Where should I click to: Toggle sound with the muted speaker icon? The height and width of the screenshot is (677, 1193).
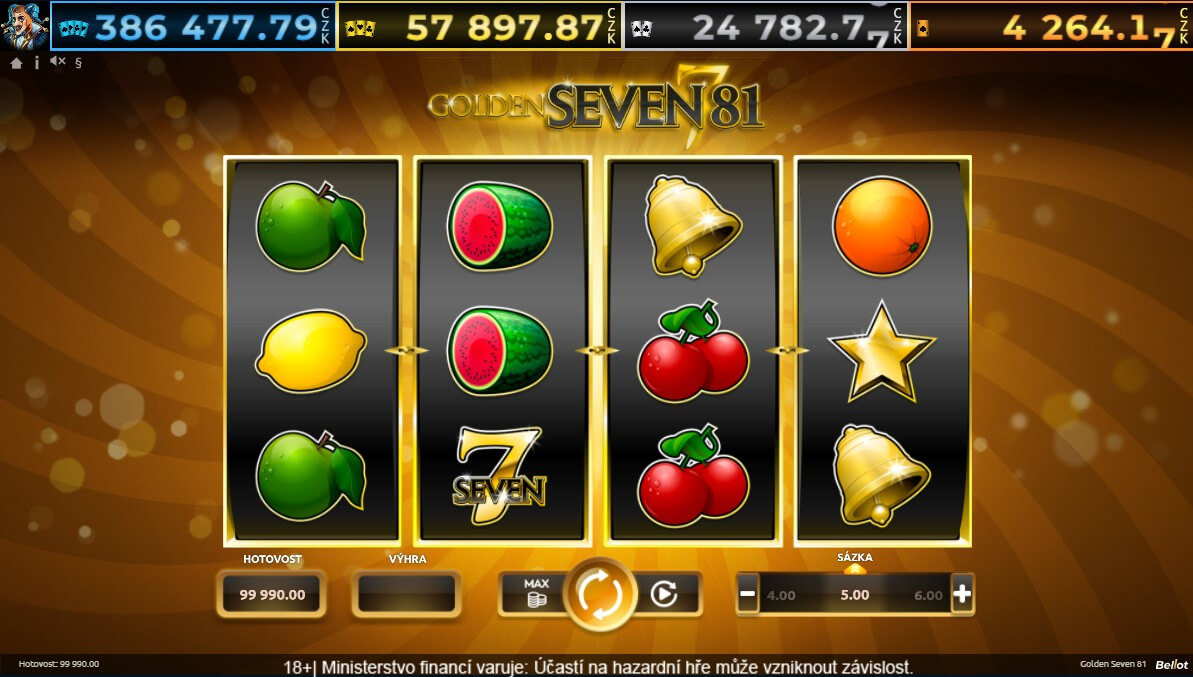pyautogui.click(x=57, y=62)
